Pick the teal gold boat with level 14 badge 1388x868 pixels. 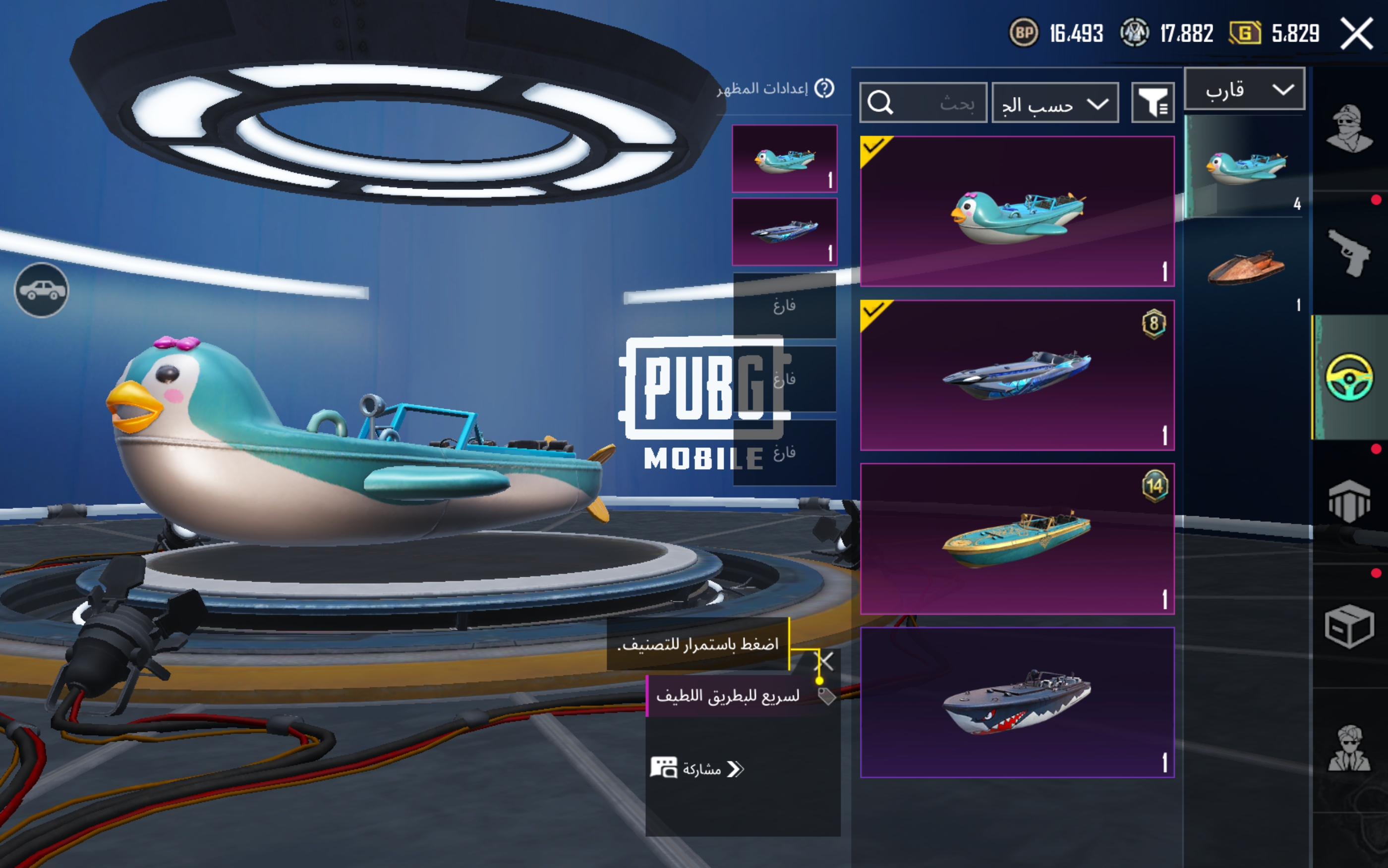pyautogui.click(x=1017, y=539)
